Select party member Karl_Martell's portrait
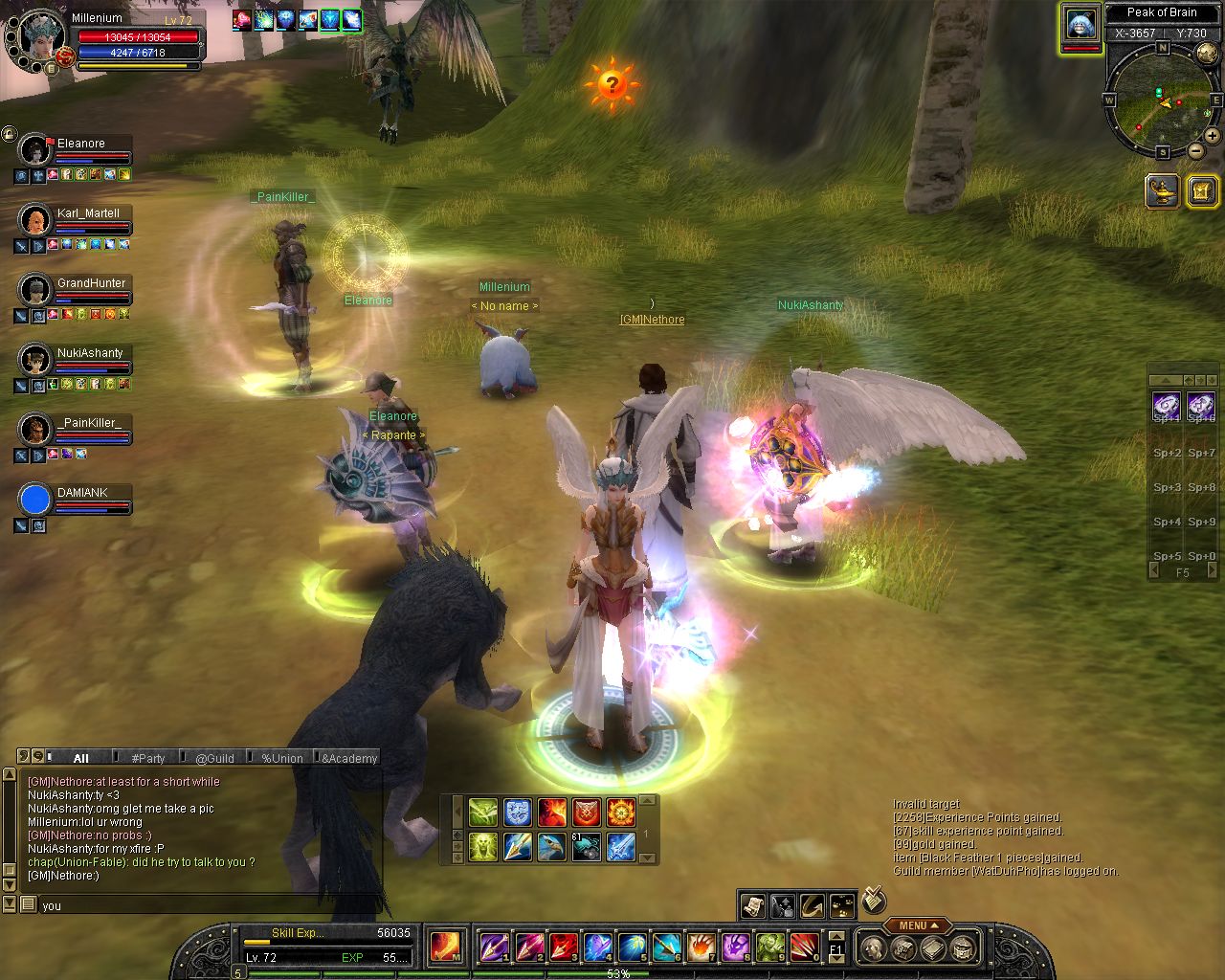The height and width of the screenshot is (980, 1225). point(34,220)
